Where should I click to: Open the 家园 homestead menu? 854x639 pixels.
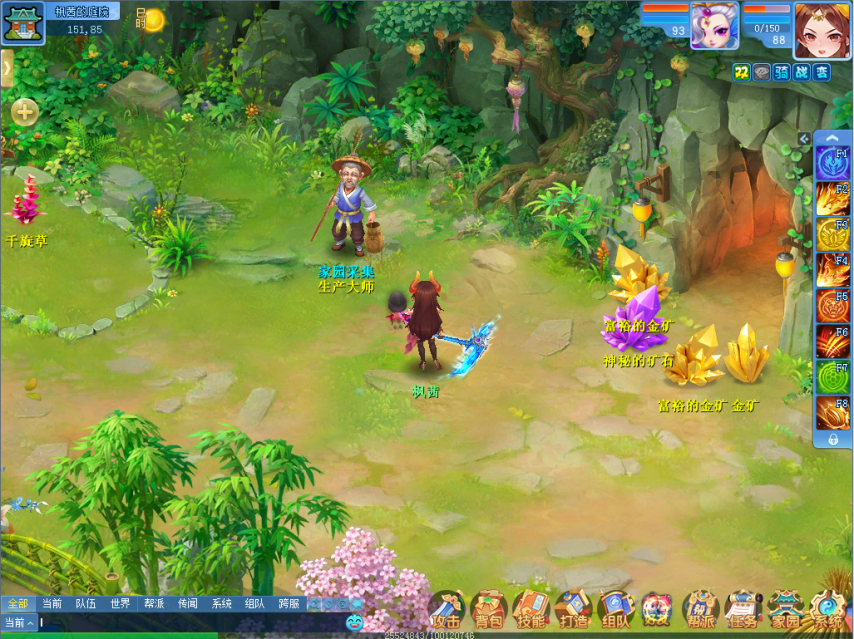tap(785, 609)
